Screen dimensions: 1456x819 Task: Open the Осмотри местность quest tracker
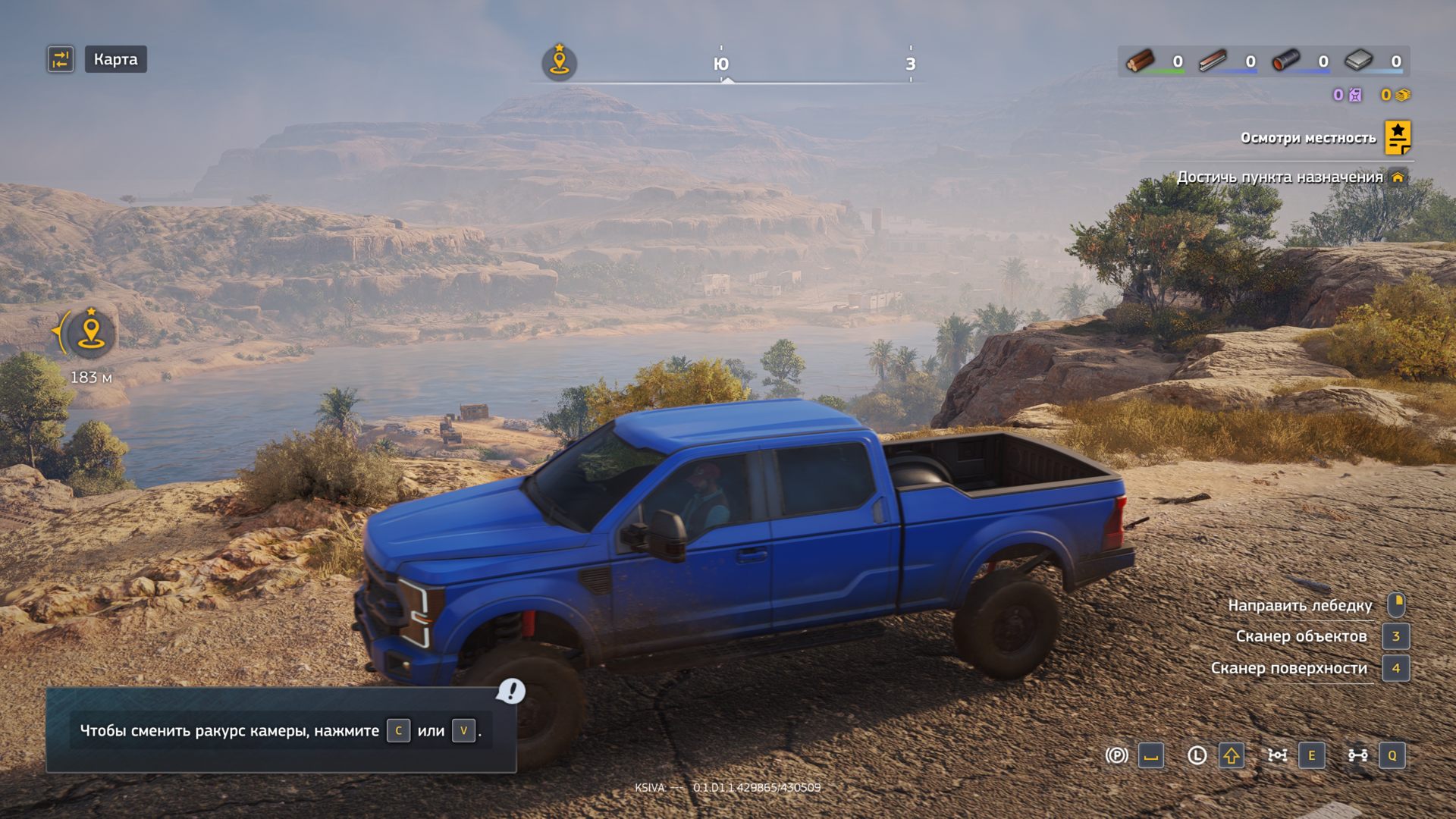click(x=1397, y=137)
